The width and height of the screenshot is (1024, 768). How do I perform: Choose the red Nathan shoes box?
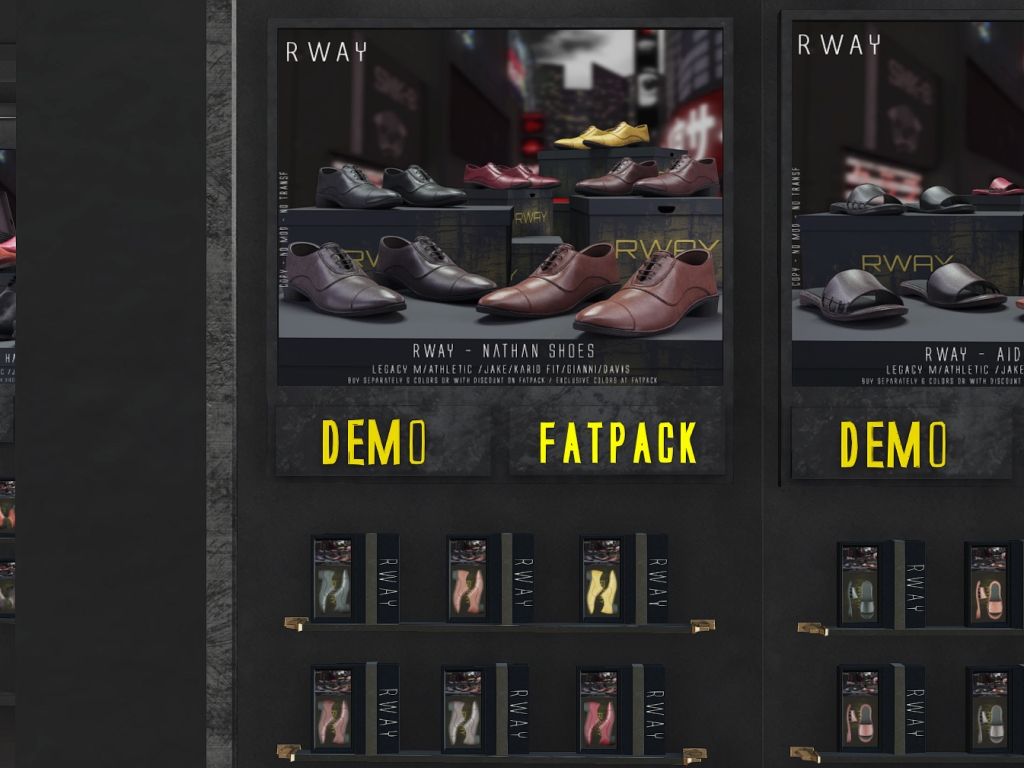point(599,710)
